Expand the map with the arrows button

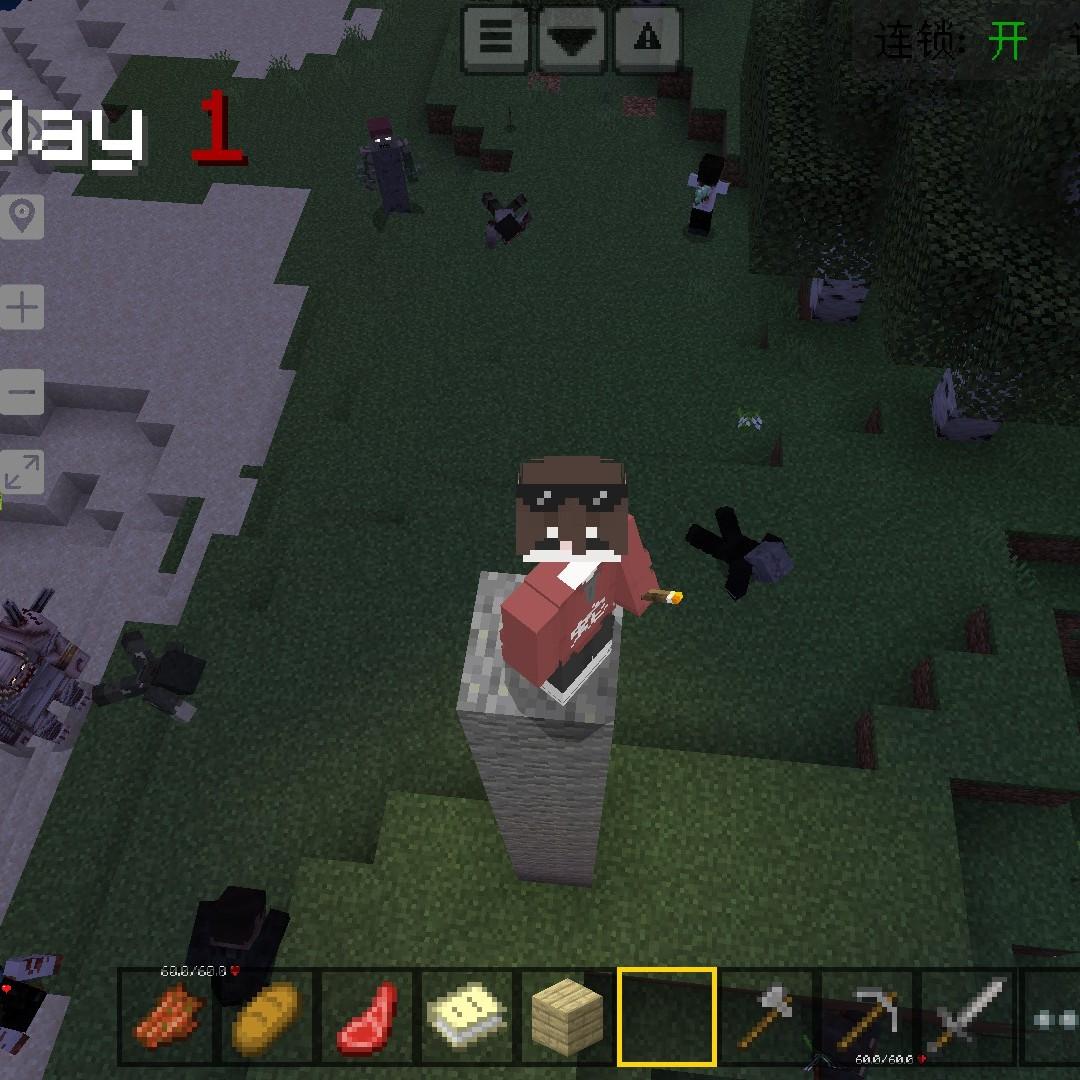pos(22,474)
